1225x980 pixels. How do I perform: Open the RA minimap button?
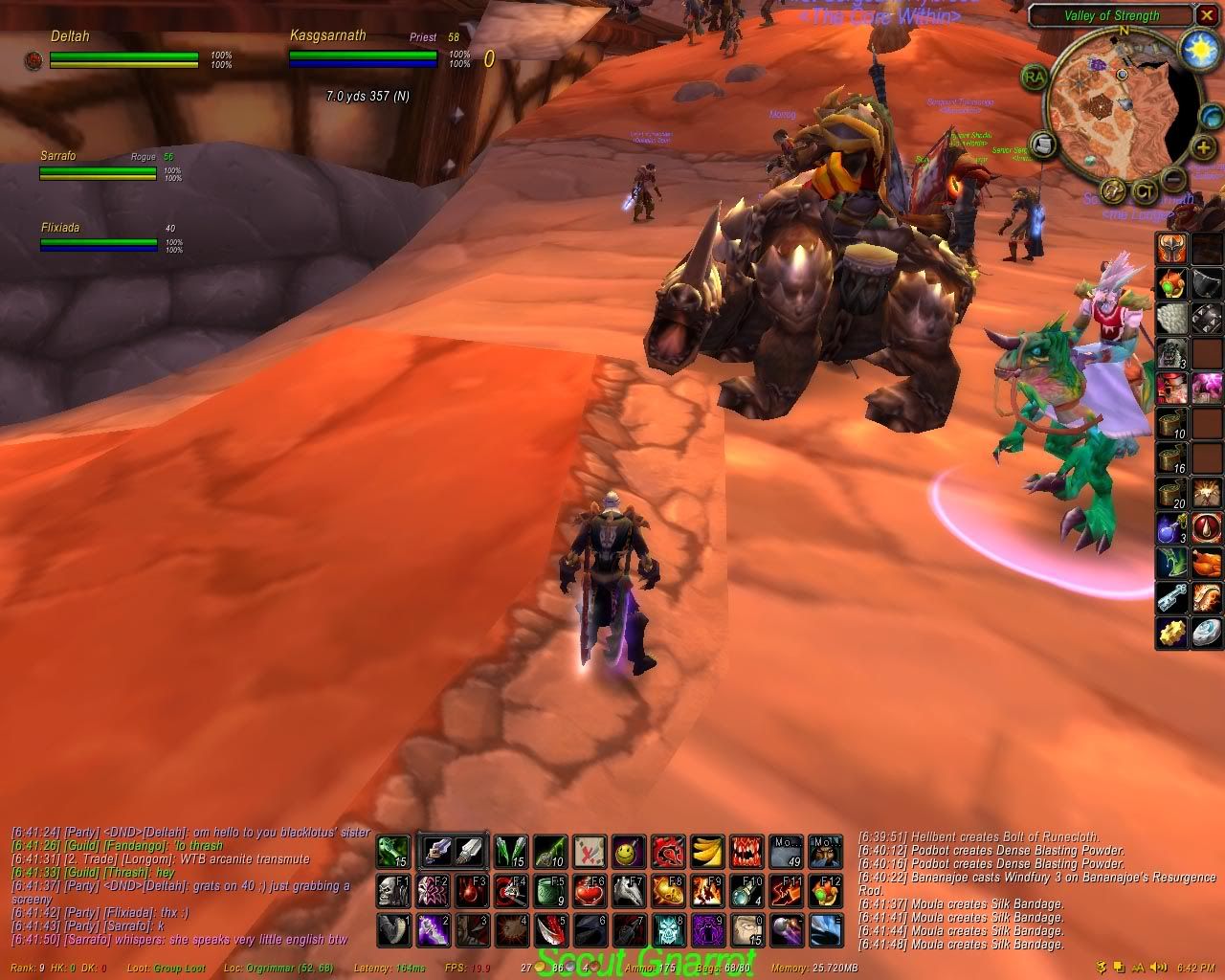pyautogui.click(x=1034, y=78)
